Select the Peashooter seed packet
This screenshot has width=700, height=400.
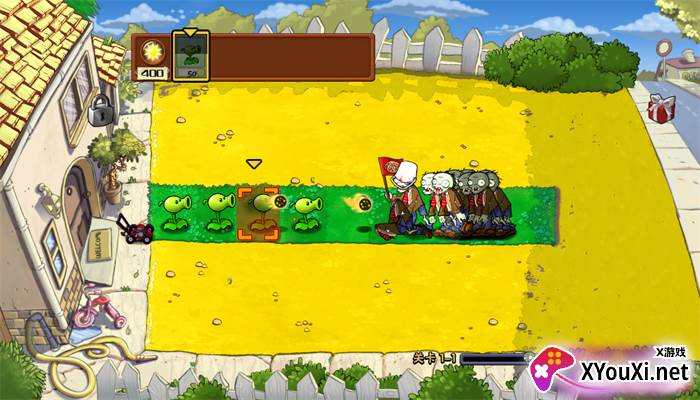click(x=188, y=54)
